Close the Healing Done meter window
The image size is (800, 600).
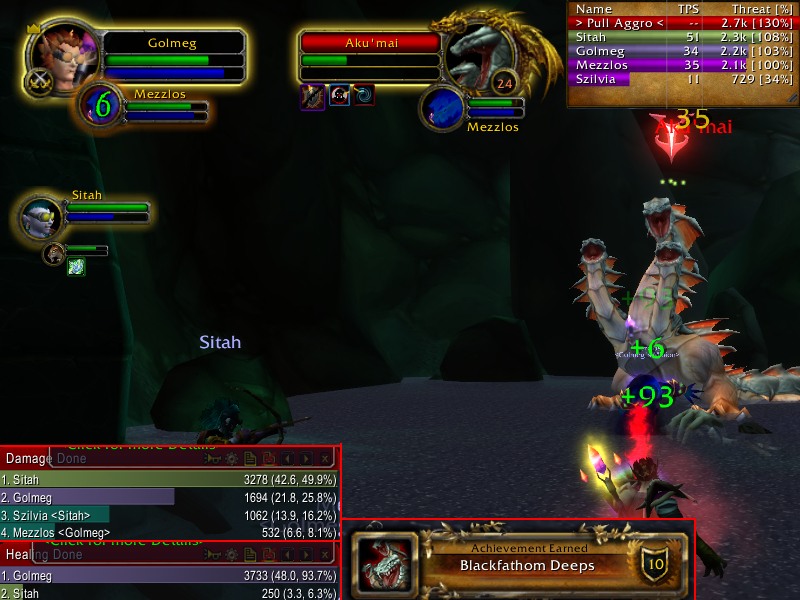coord(325,555)
